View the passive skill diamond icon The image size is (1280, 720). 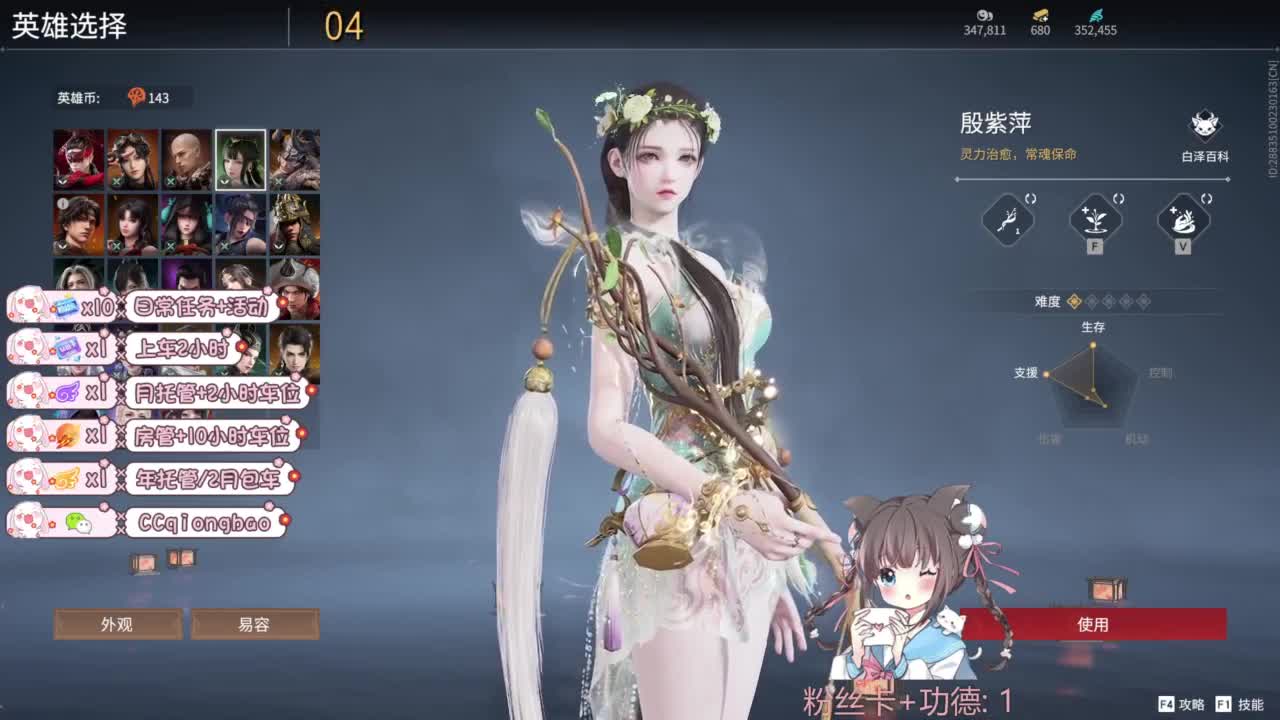click(x=1007, y=222)
